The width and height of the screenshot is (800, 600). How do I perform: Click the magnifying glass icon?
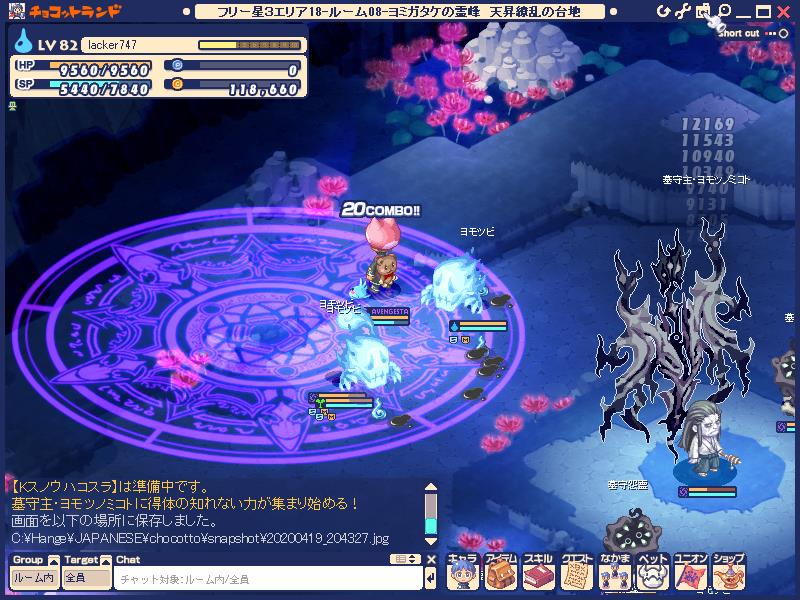[724, 11]
